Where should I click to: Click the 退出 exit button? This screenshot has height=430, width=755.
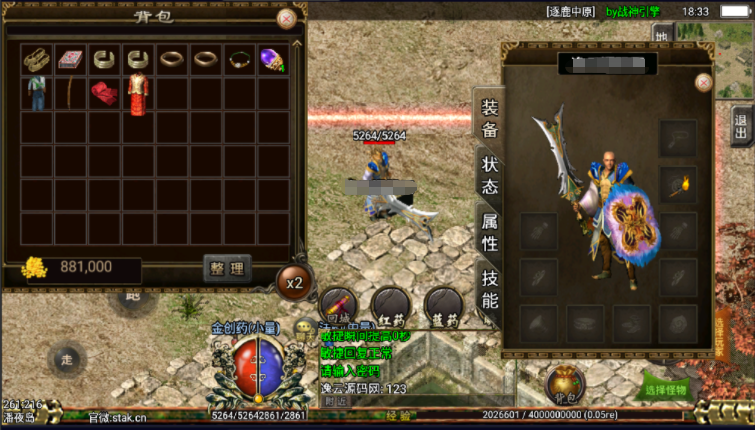click(741, 128)
